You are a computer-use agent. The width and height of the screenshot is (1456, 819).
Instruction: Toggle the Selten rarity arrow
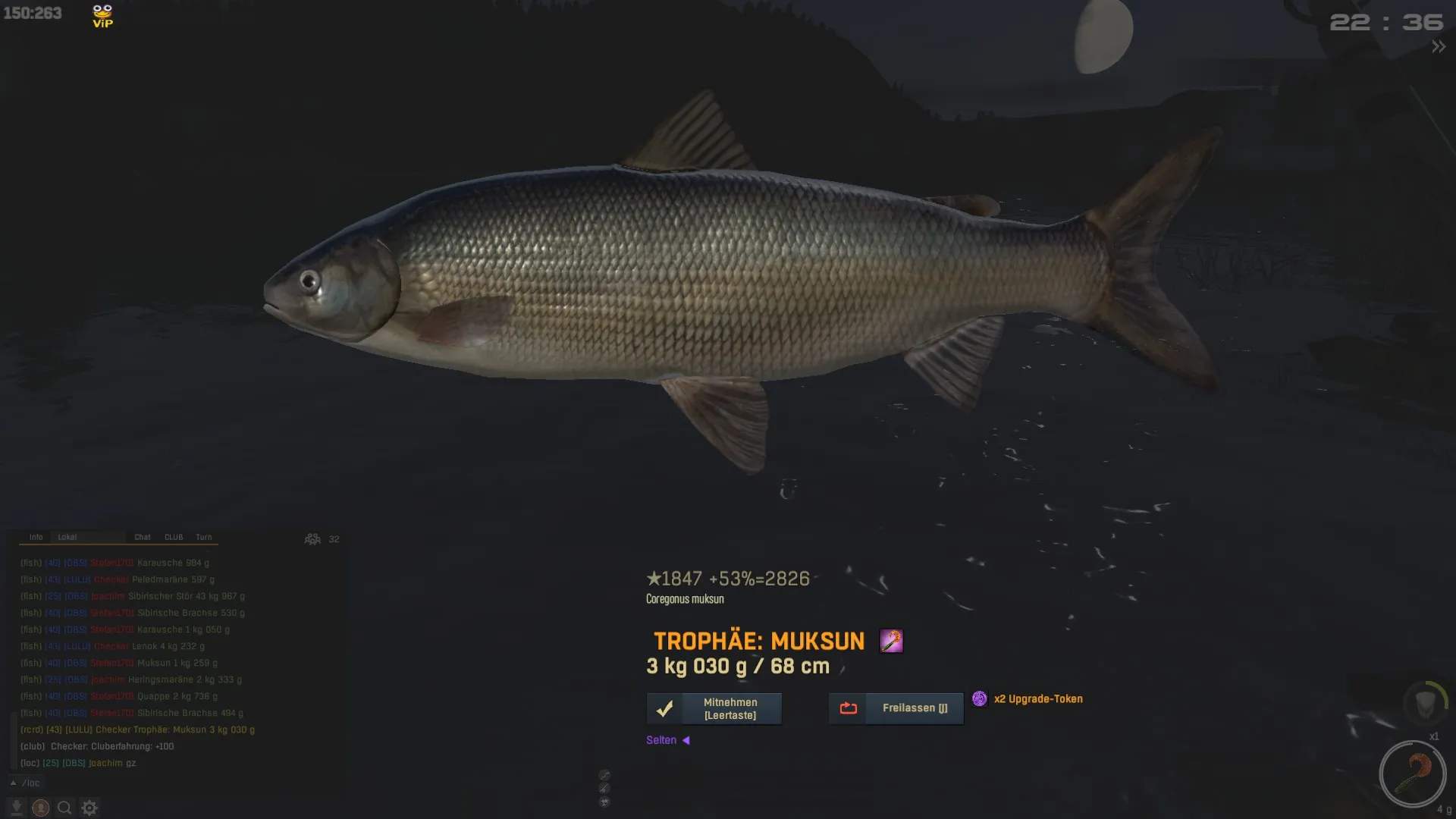click(686, 740)
